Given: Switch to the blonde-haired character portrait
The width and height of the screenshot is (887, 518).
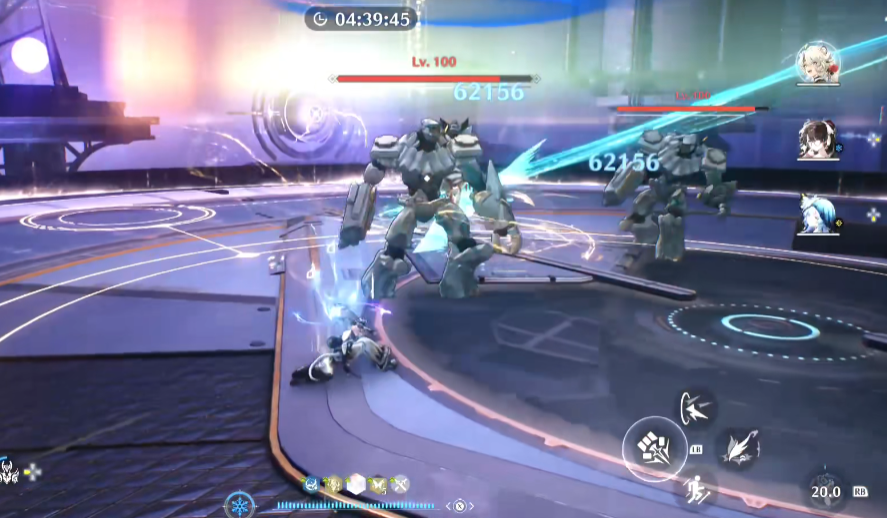Looking at the screenshot, I should pyautogui.click(x=817, y=64).
